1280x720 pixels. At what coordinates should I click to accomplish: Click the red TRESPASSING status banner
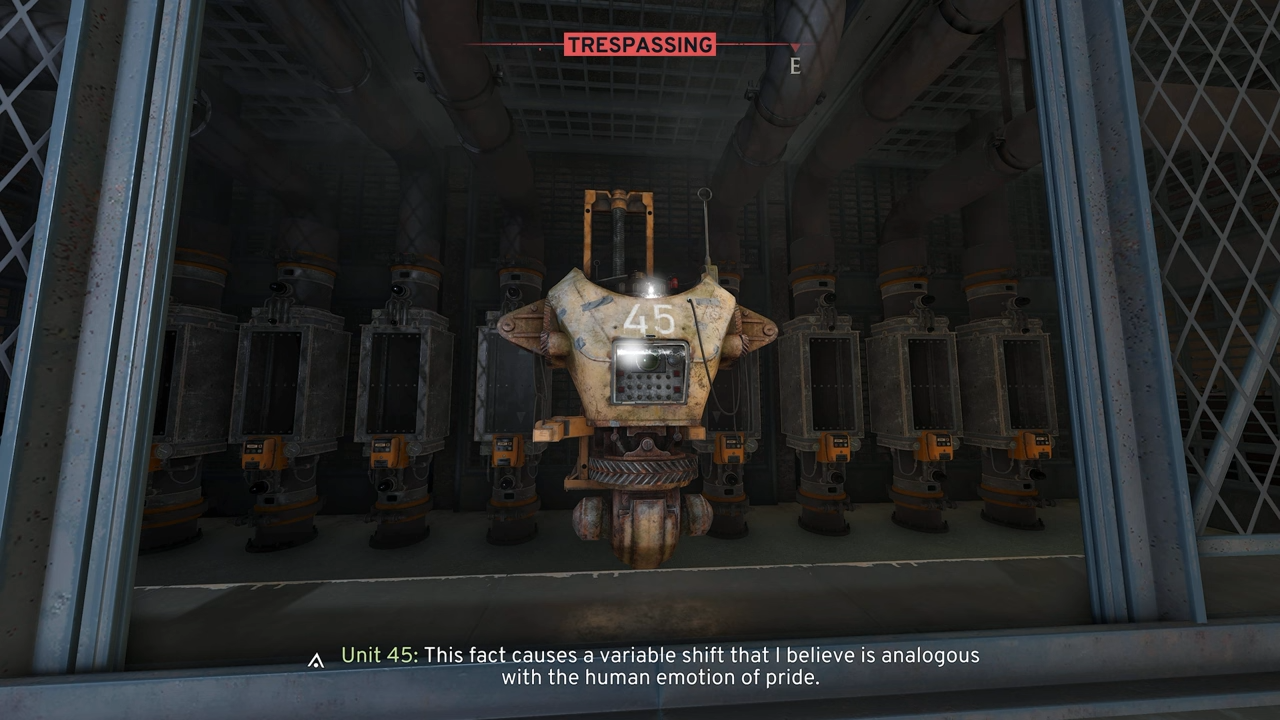[639, 45]
